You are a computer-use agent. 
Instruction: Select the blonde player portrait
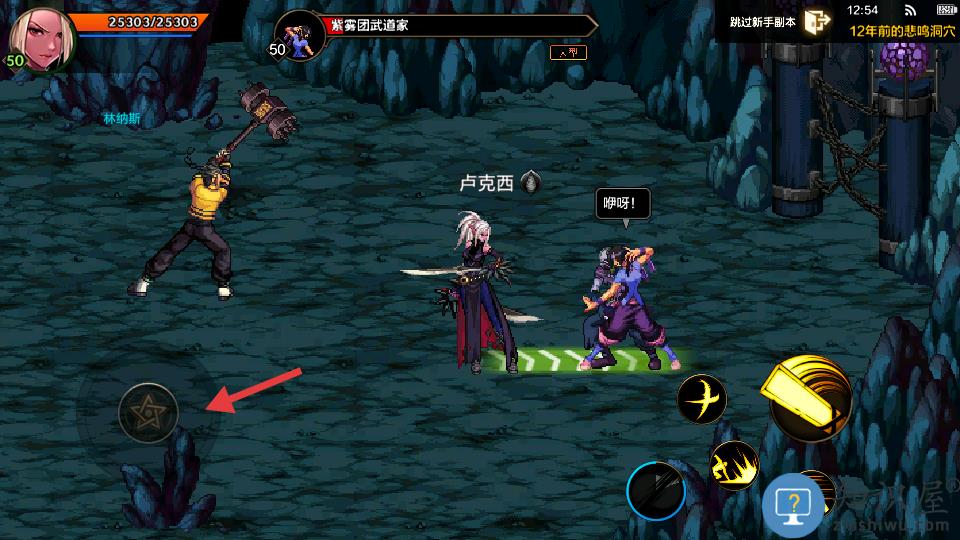pos(42,40)
